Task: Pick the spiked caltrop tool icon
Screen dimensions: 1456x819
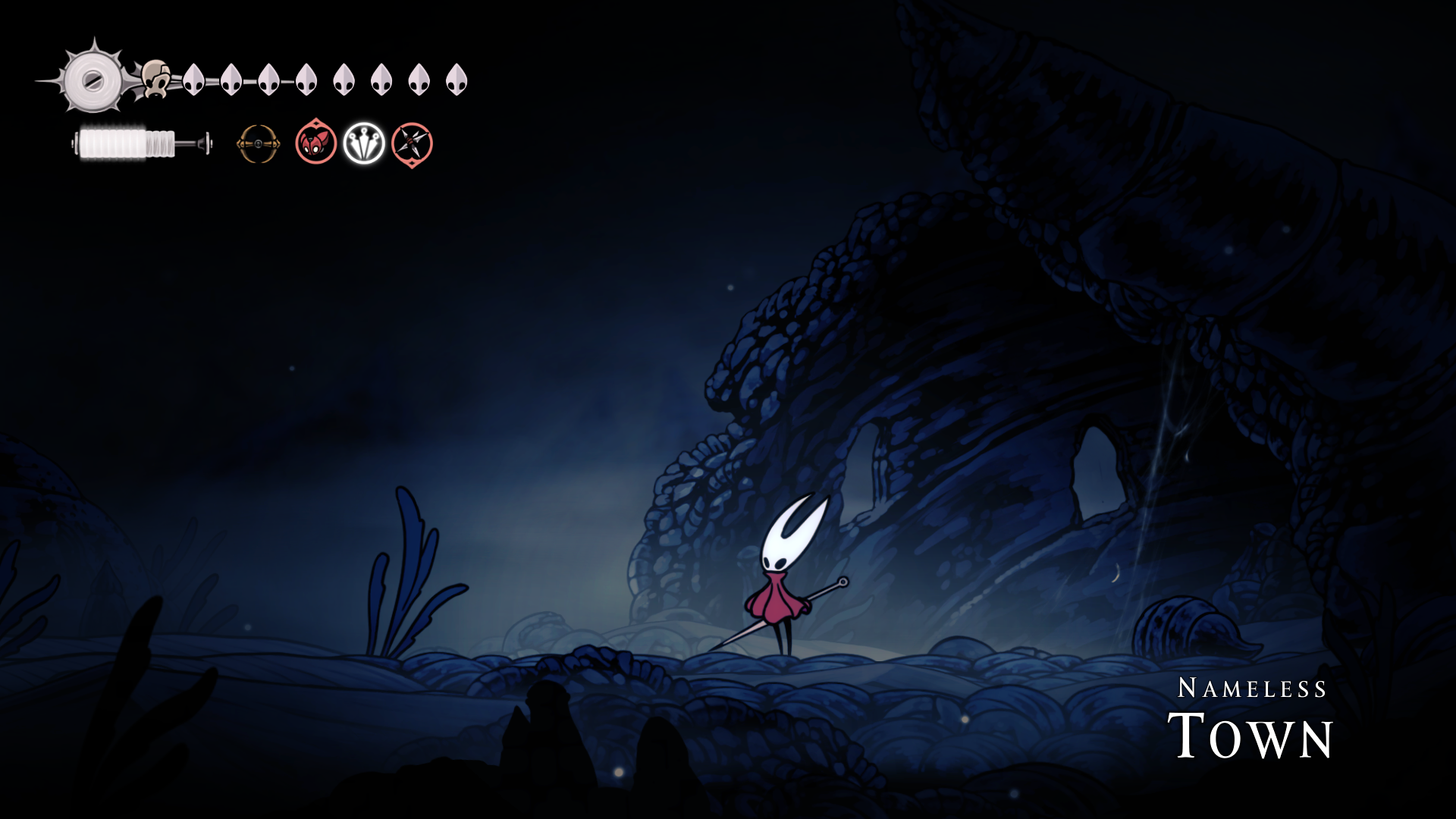Action: pyautogui.click(x=412, y=143)
